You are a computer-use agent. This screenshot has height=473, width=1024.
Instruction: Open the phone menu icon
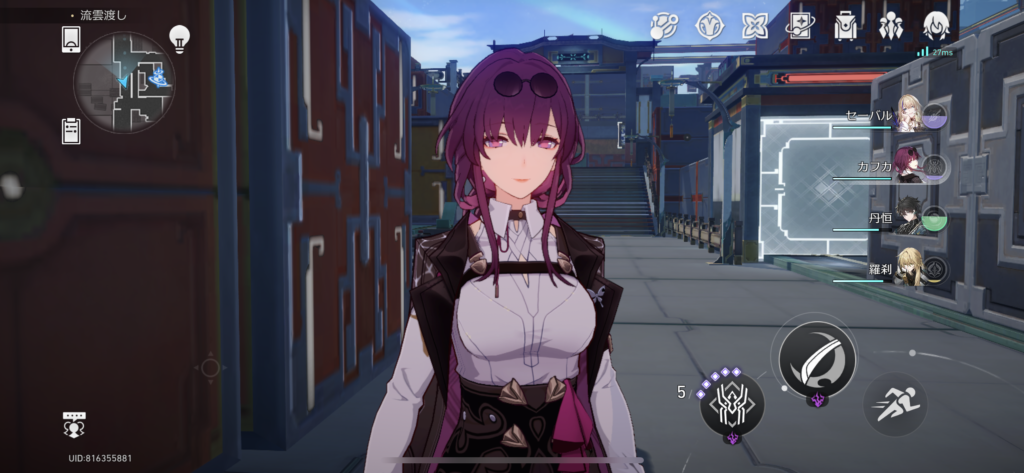[x=71, y=39]
